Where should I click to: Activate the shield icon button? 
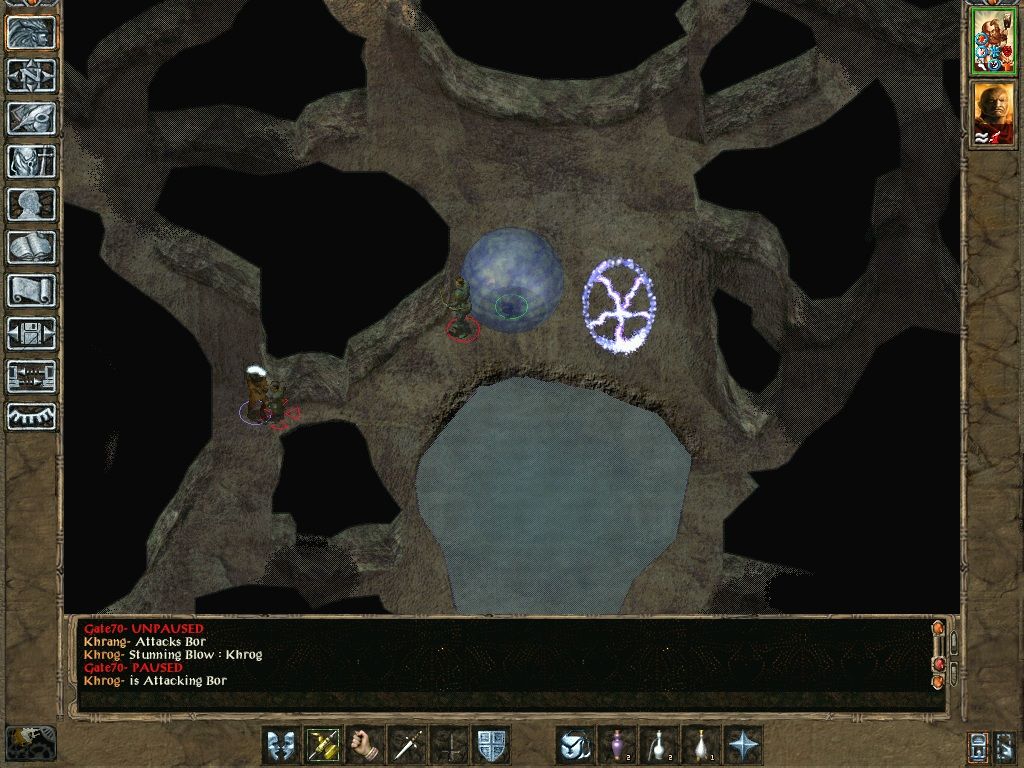(x=491, y=745)
